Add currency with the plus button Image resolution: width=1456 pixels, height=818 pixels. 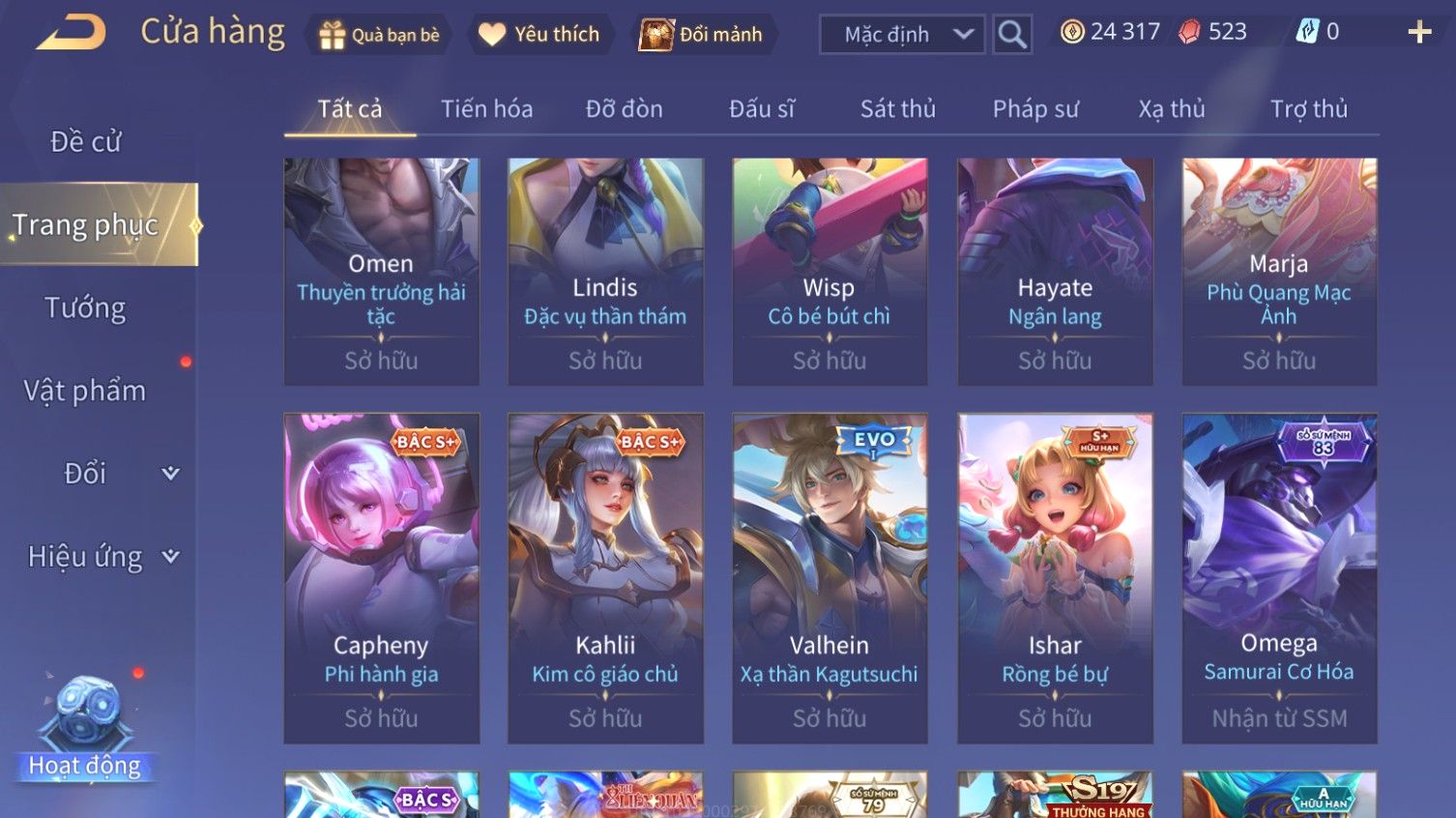1419,33
